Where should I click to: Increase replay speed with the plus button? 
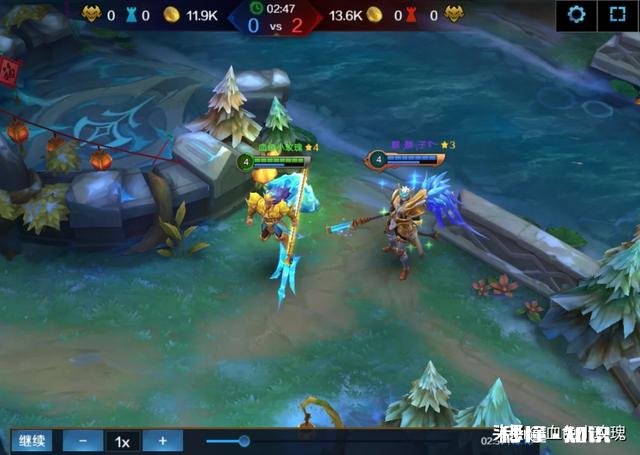click(162, 441)
